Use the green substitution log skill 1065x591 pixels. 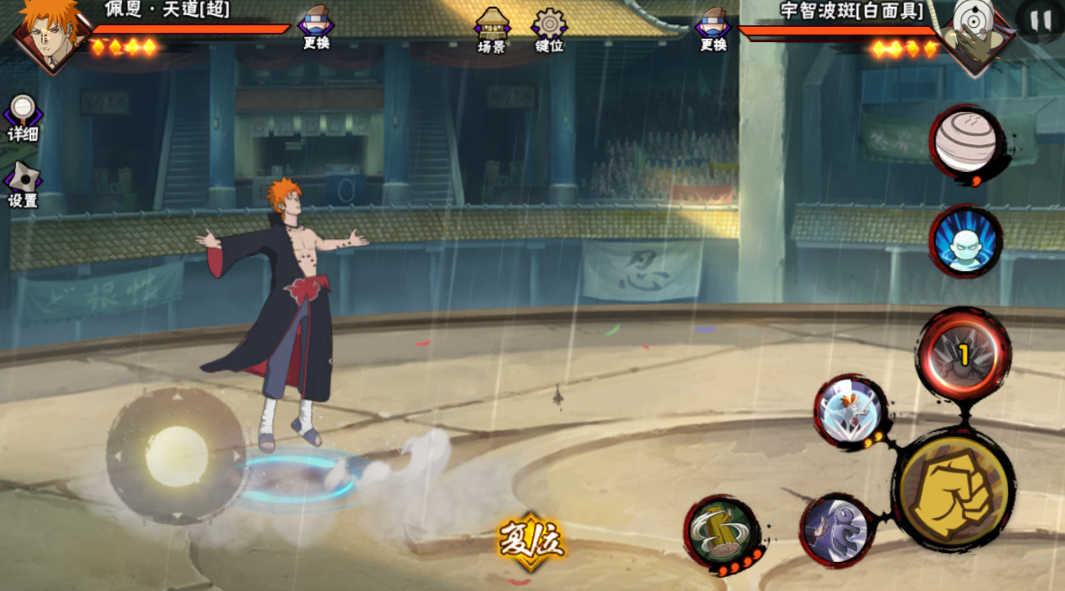(723, 531)
